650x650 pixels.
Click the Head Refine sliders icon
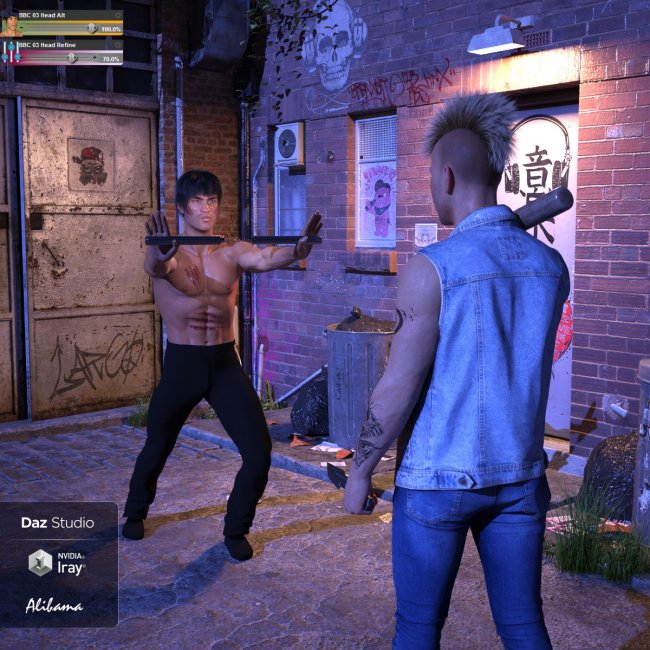[9, 52]
